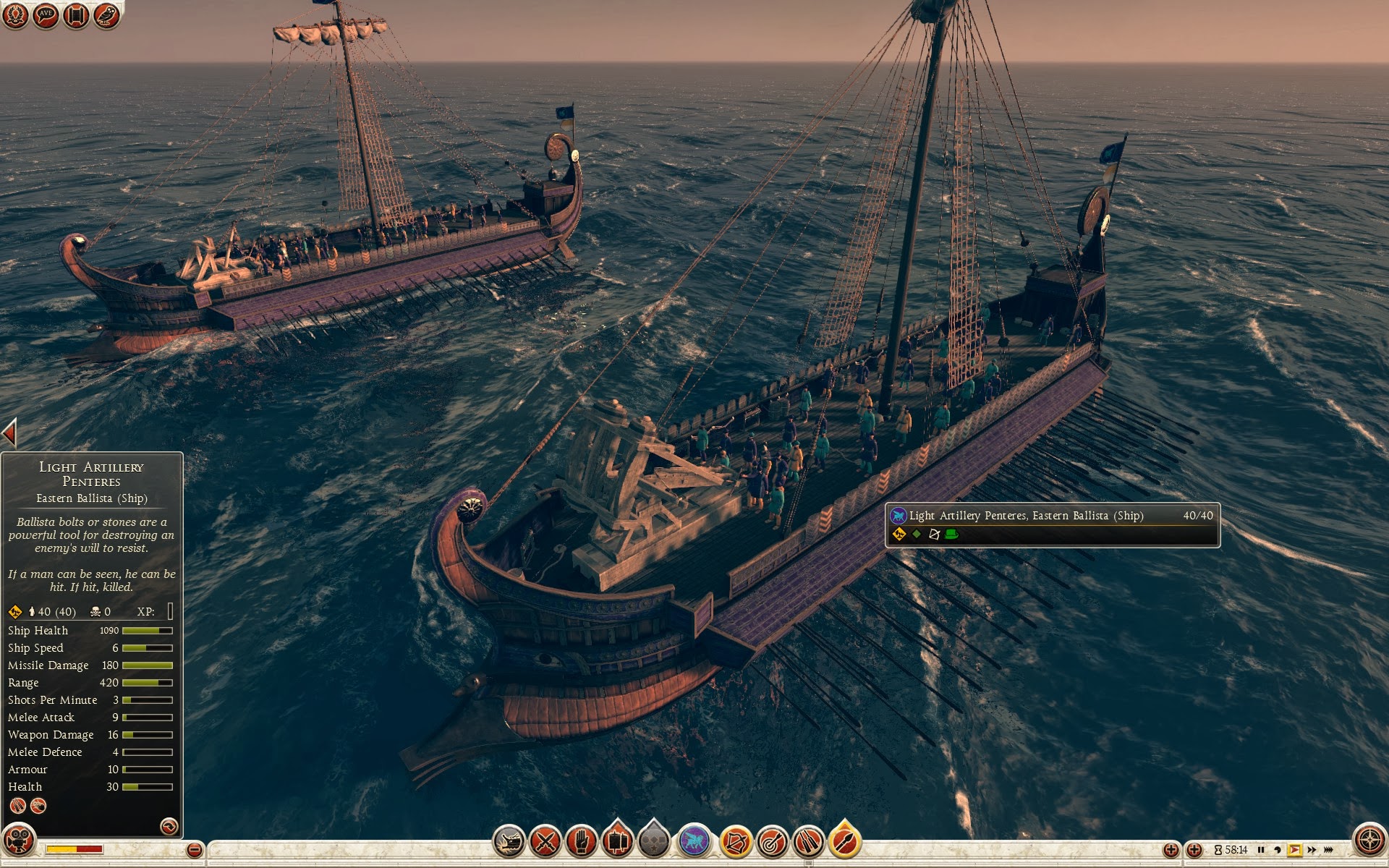1389x868 pixels.
Task: Click the scroll icon button
Action: click(x=76, y=15)
